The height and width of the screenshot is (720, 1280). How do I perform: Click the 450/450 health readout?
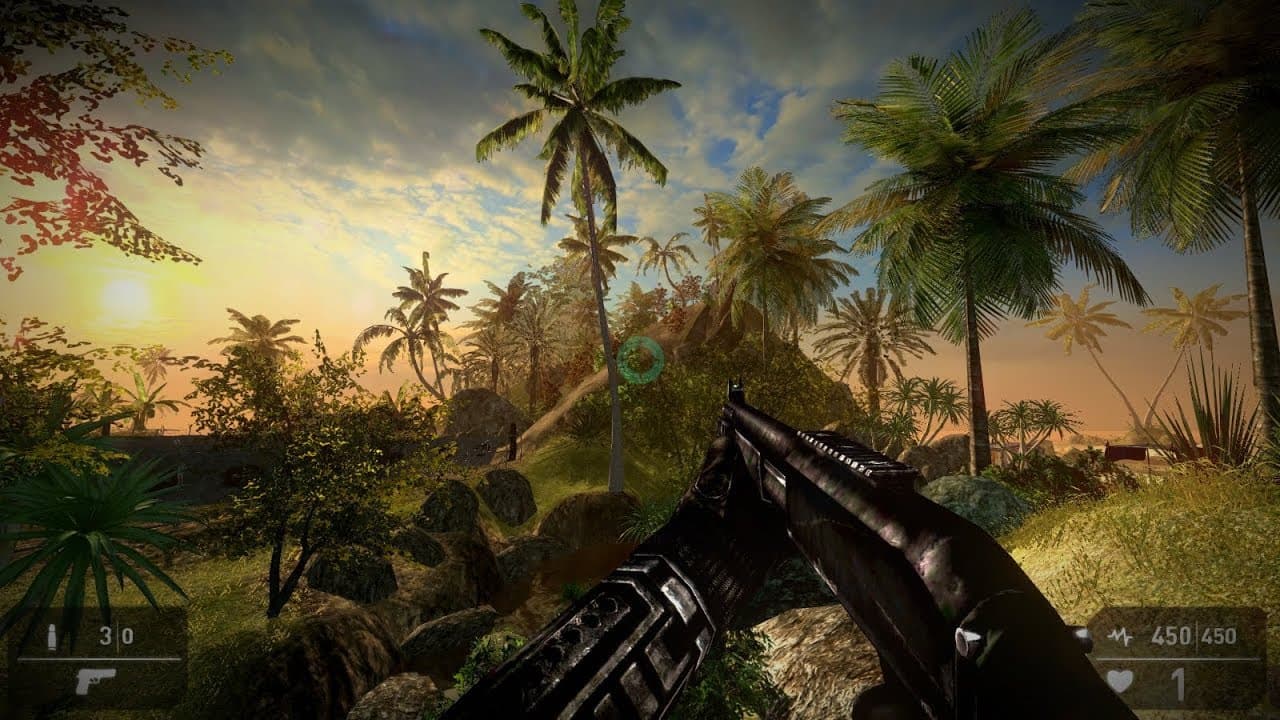click(x=1195, y=636)
